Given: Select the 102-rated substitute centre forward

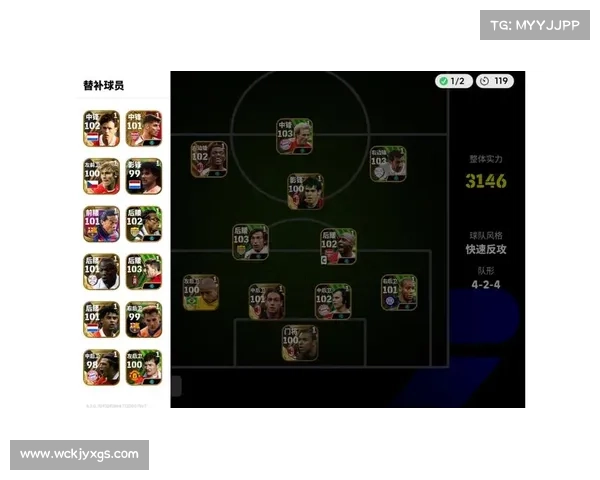Looking at the screenshot, I should pyautogui.click(x=101, y=129).
